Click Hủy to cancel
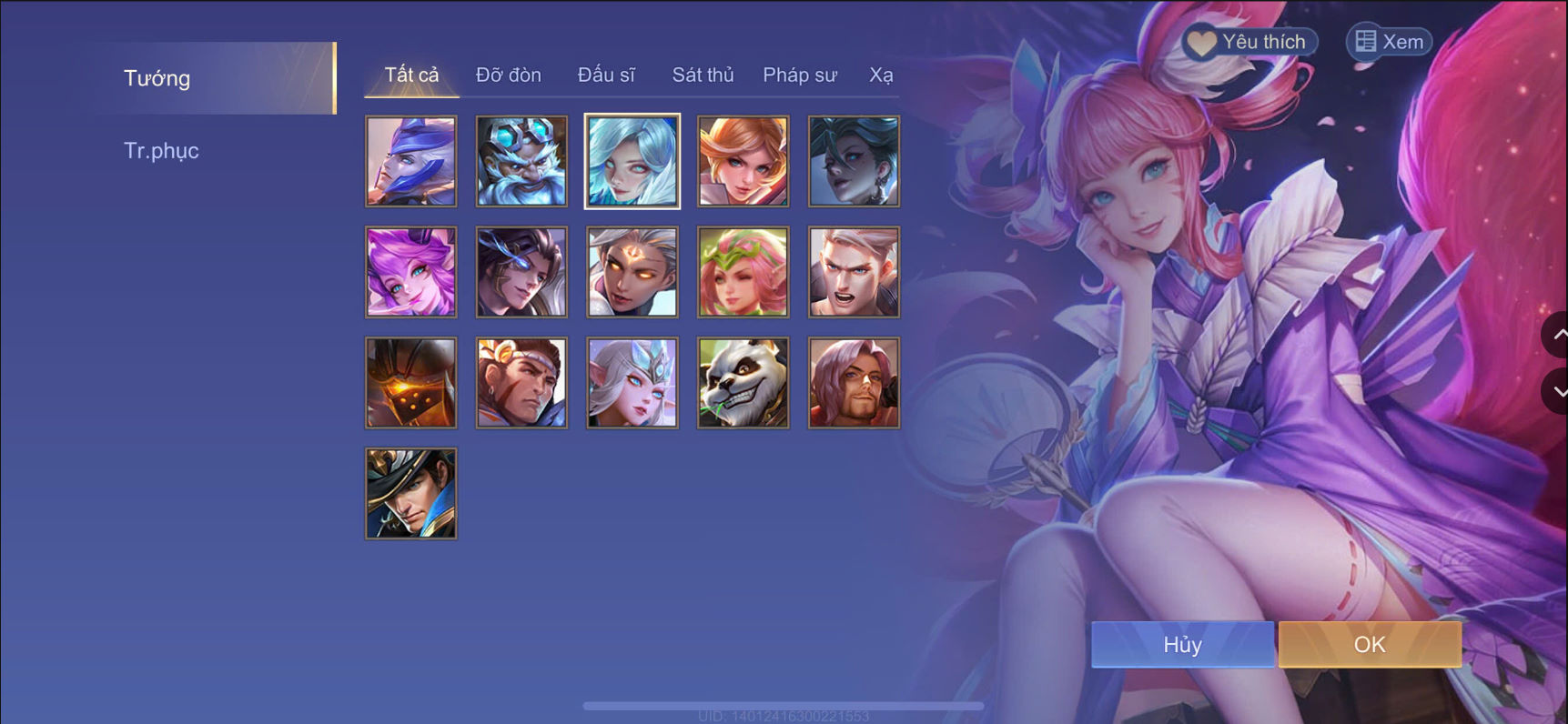Viewport: 1568px width, 724px height. point(1182,644)
